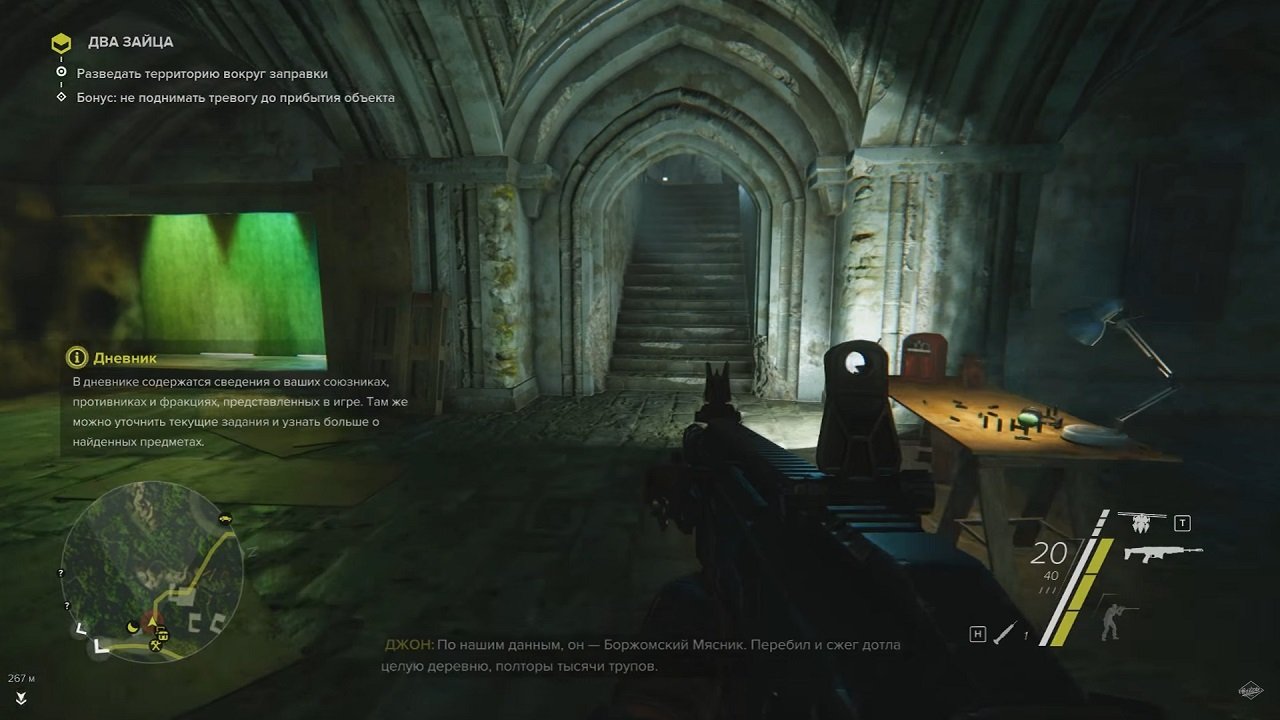Image resolution: width=1280 pixels, height=720 pixels.
Task: Click the circular objective marker before Разведать территорию
Action: (x=62, y=73)
